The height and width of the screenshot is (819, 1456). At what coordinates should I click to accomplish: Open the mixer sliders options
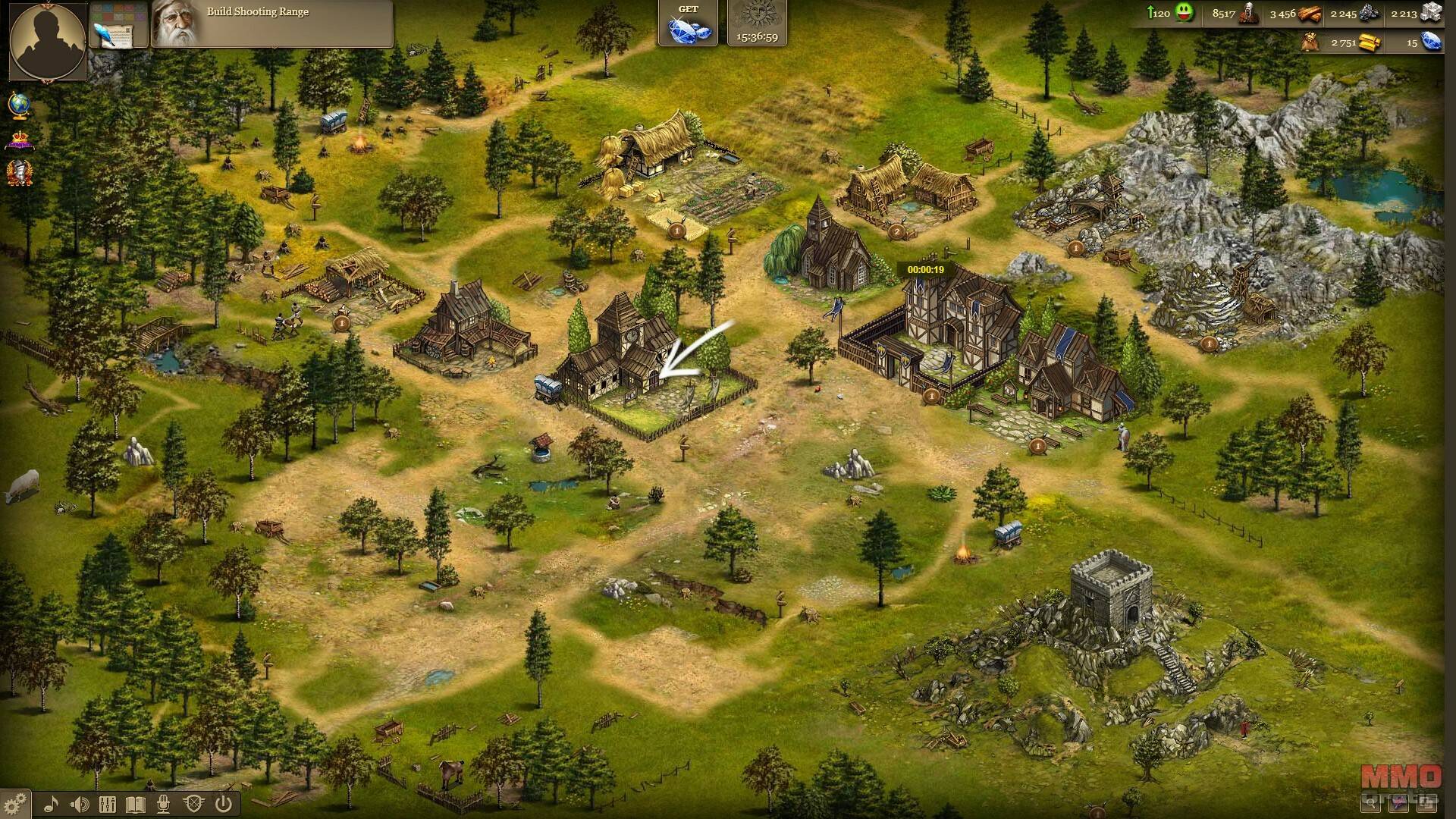pos(108,804)
